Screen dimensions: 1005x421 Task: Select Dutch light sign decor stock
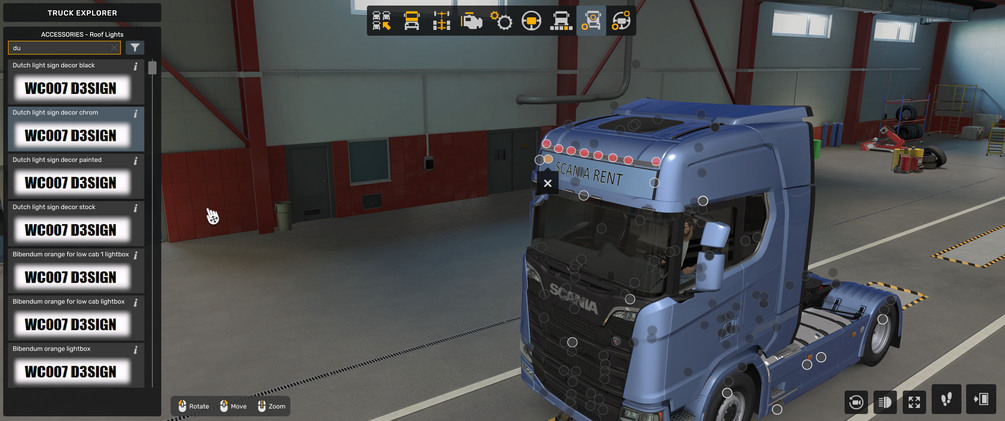click(70, 229)
